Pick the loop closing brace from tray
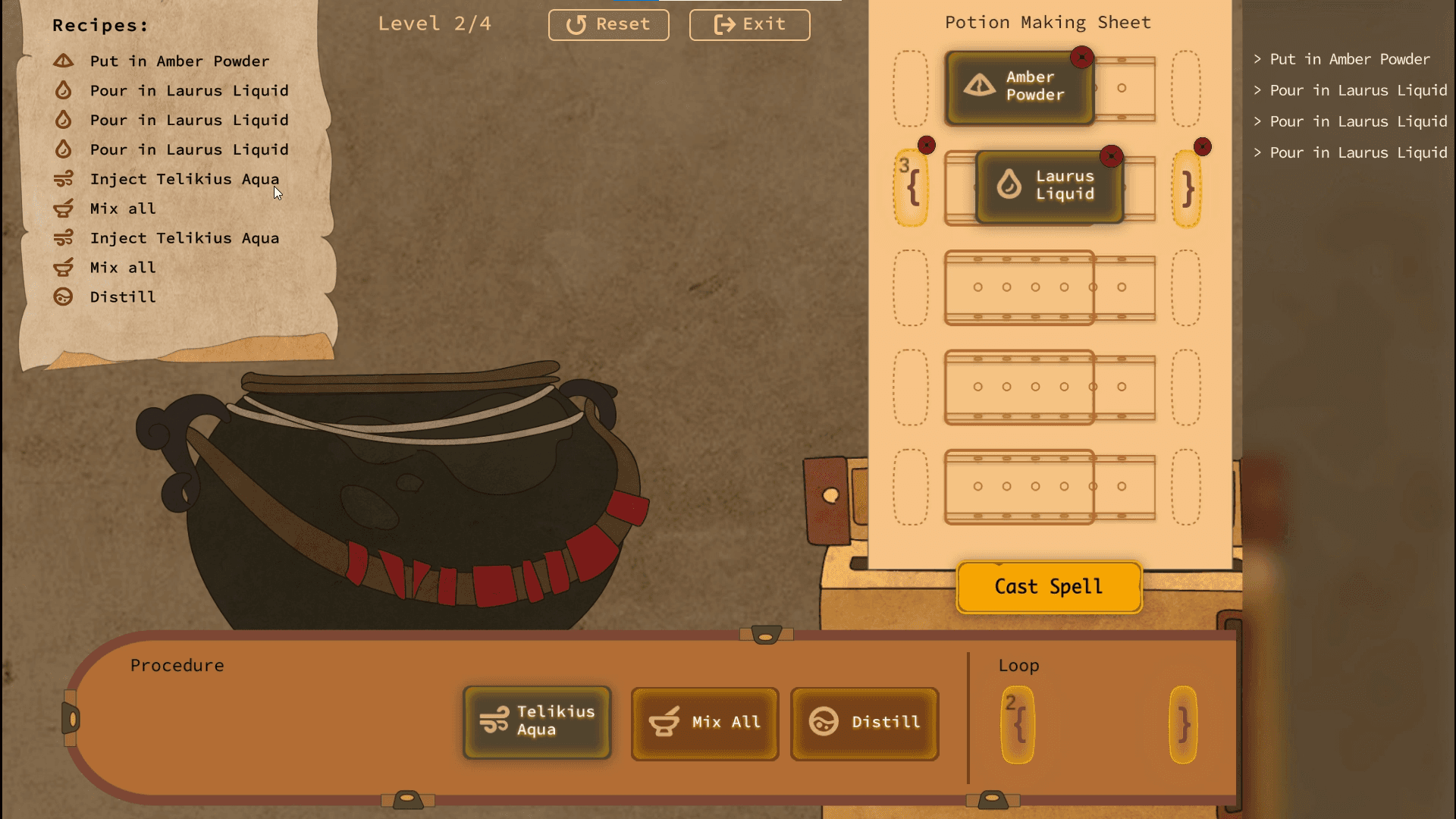 (x=1183, y=724)
